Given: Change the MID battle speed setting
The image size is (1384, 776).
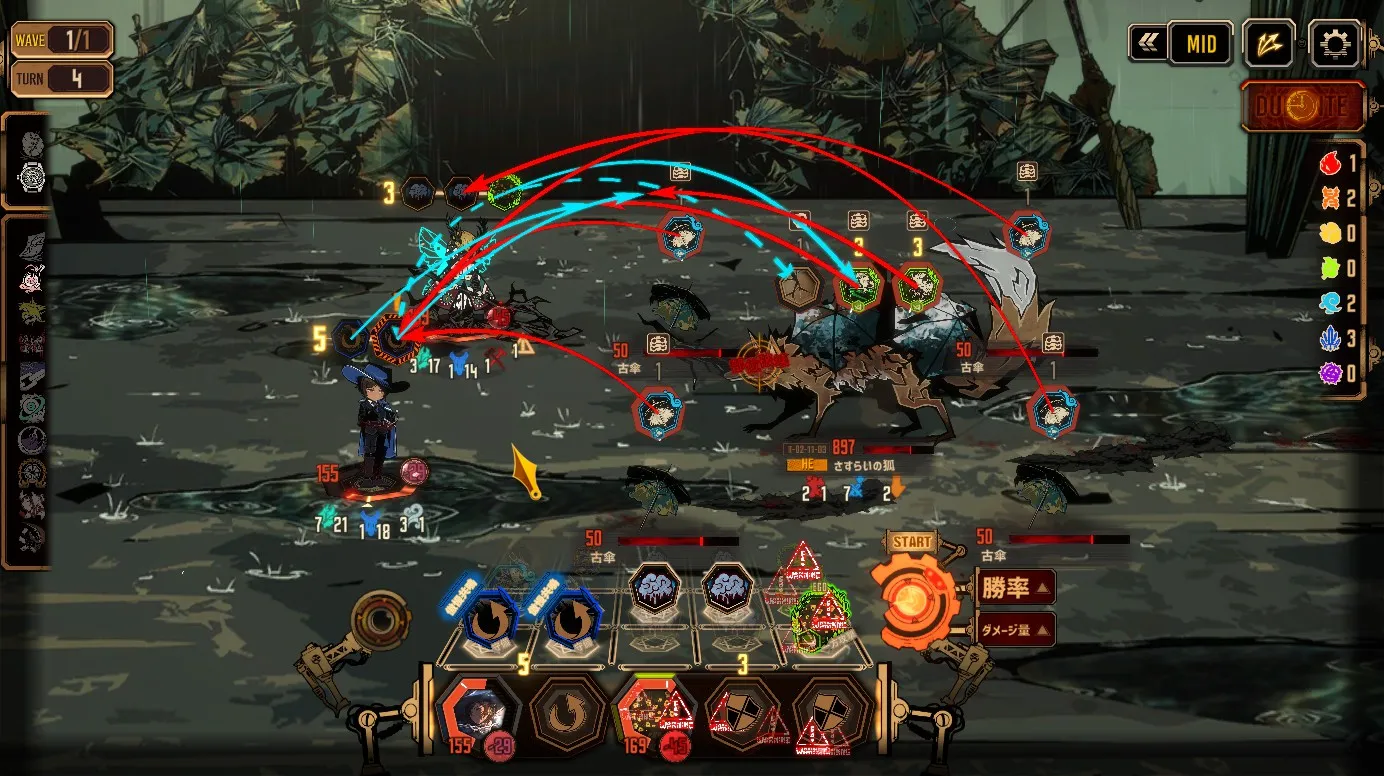Looking at the screenshot, I should (x=1200, y=44).
